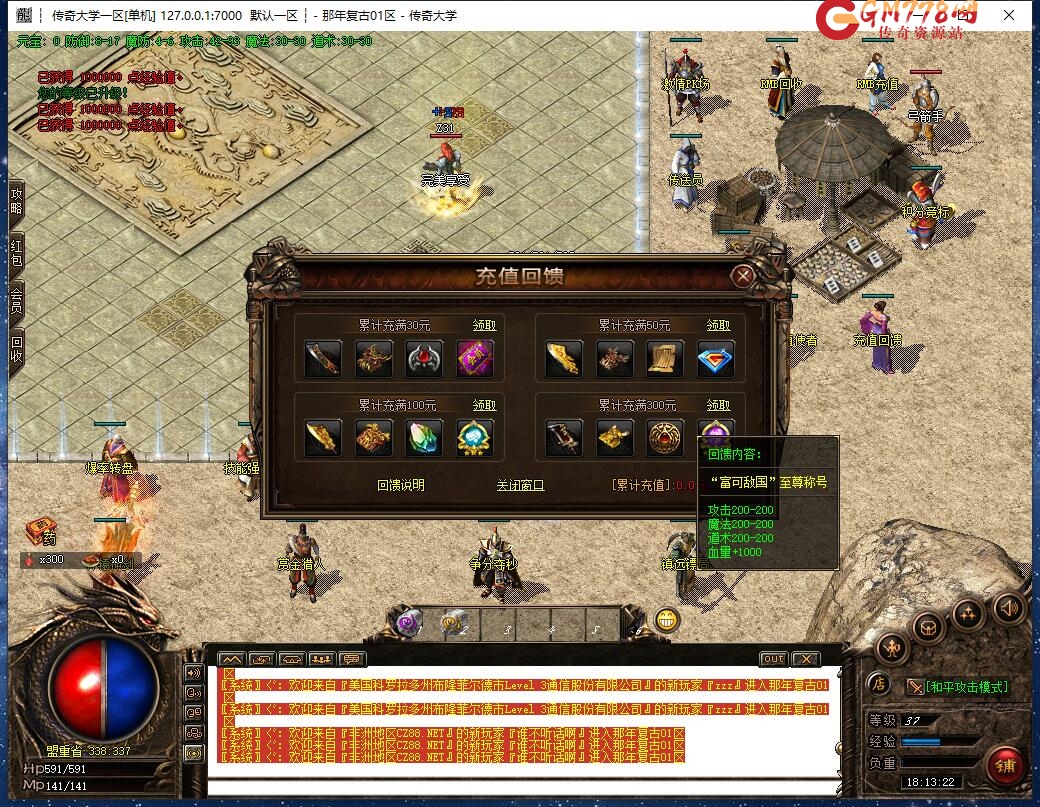Select the blue diamond reward in 50元 tier
Screen dimensions: 1040x807
tap(715, 359)
